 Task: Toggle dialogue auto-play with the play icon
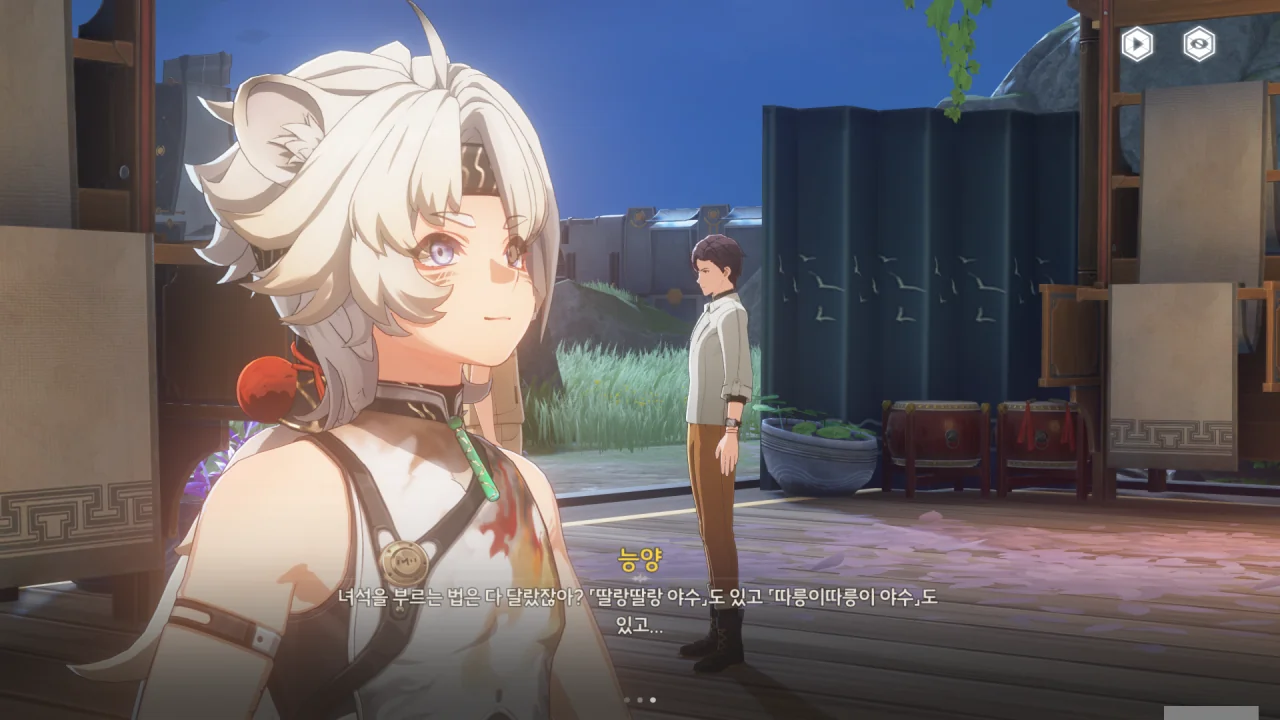[1136, 44]
